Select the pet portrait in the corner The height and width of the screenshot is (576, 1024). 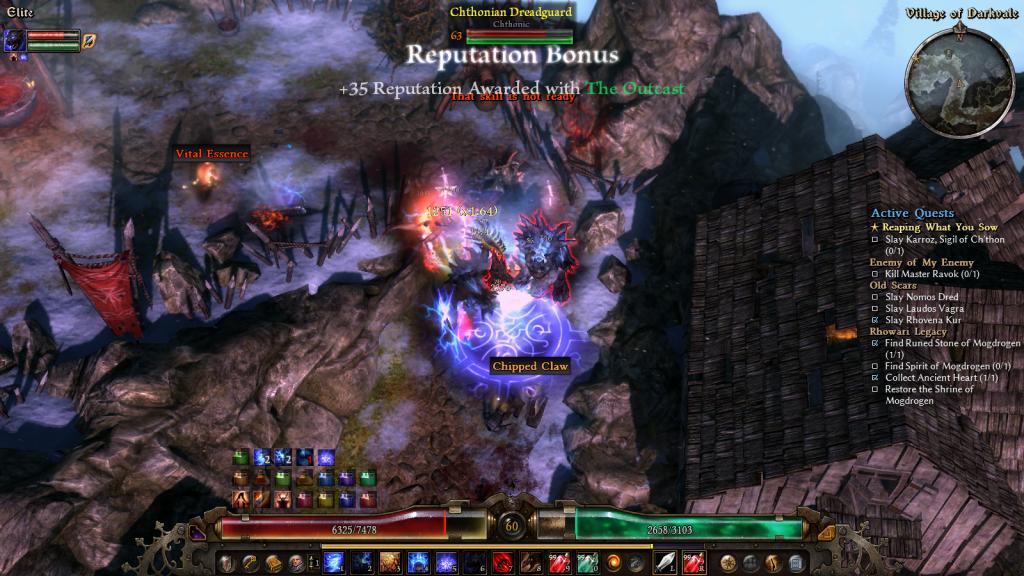pos(15,40)
